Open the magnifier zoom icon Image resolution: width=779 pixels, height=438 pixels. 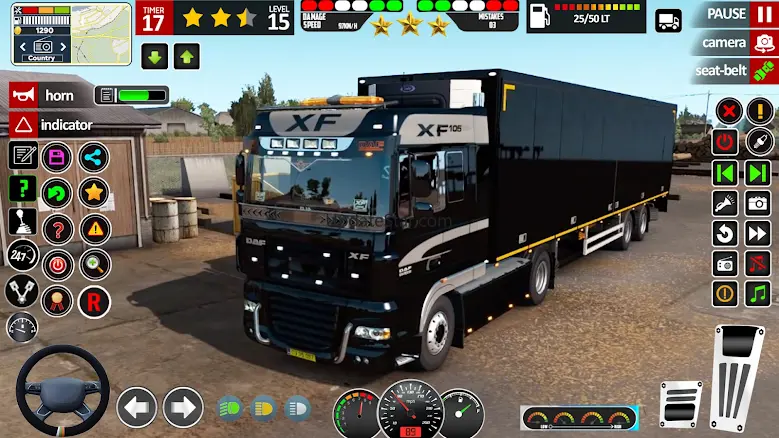pos(94,264)
